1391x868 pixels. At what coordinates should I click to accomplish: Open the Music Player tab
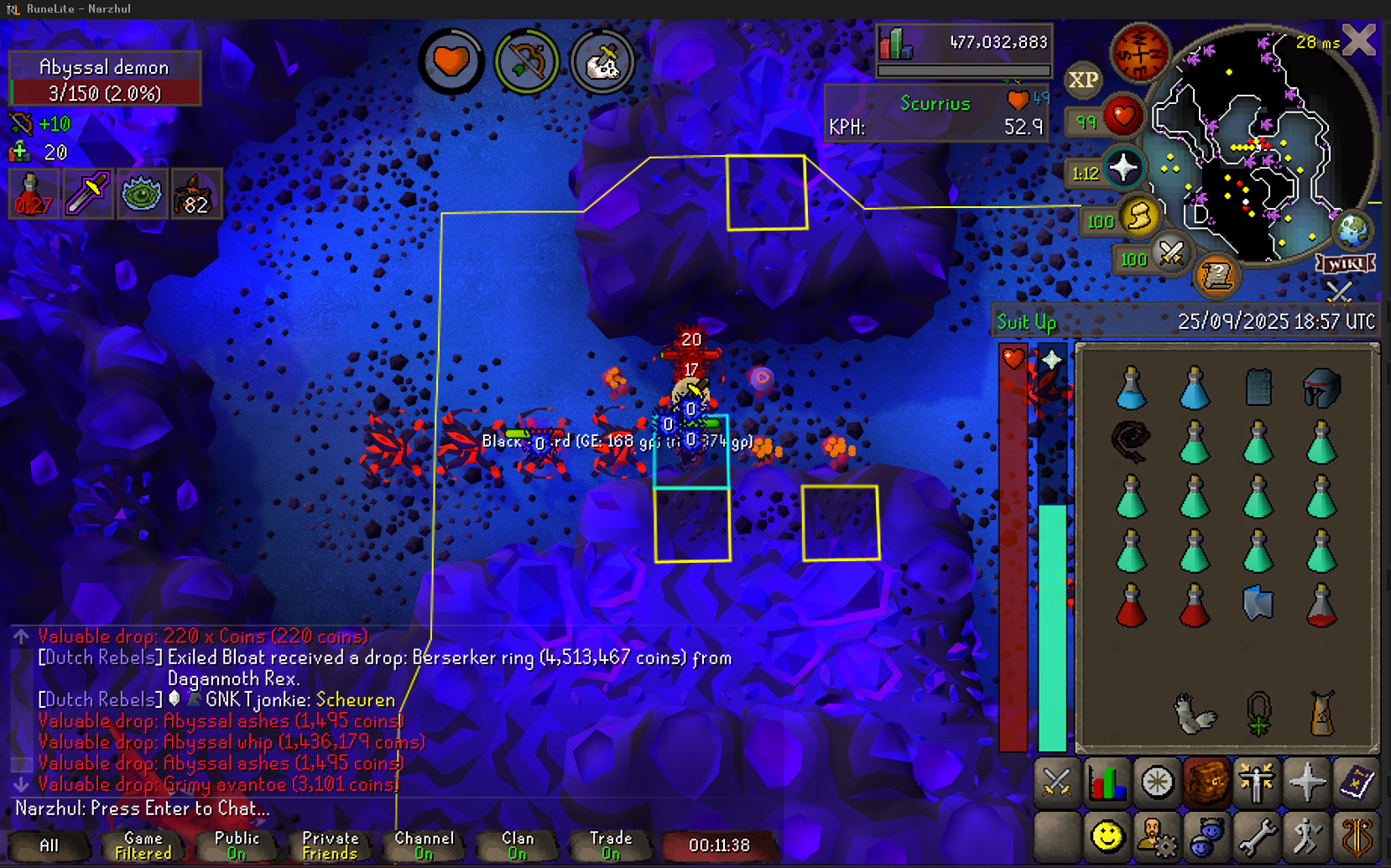click(x=1357, y=835)
